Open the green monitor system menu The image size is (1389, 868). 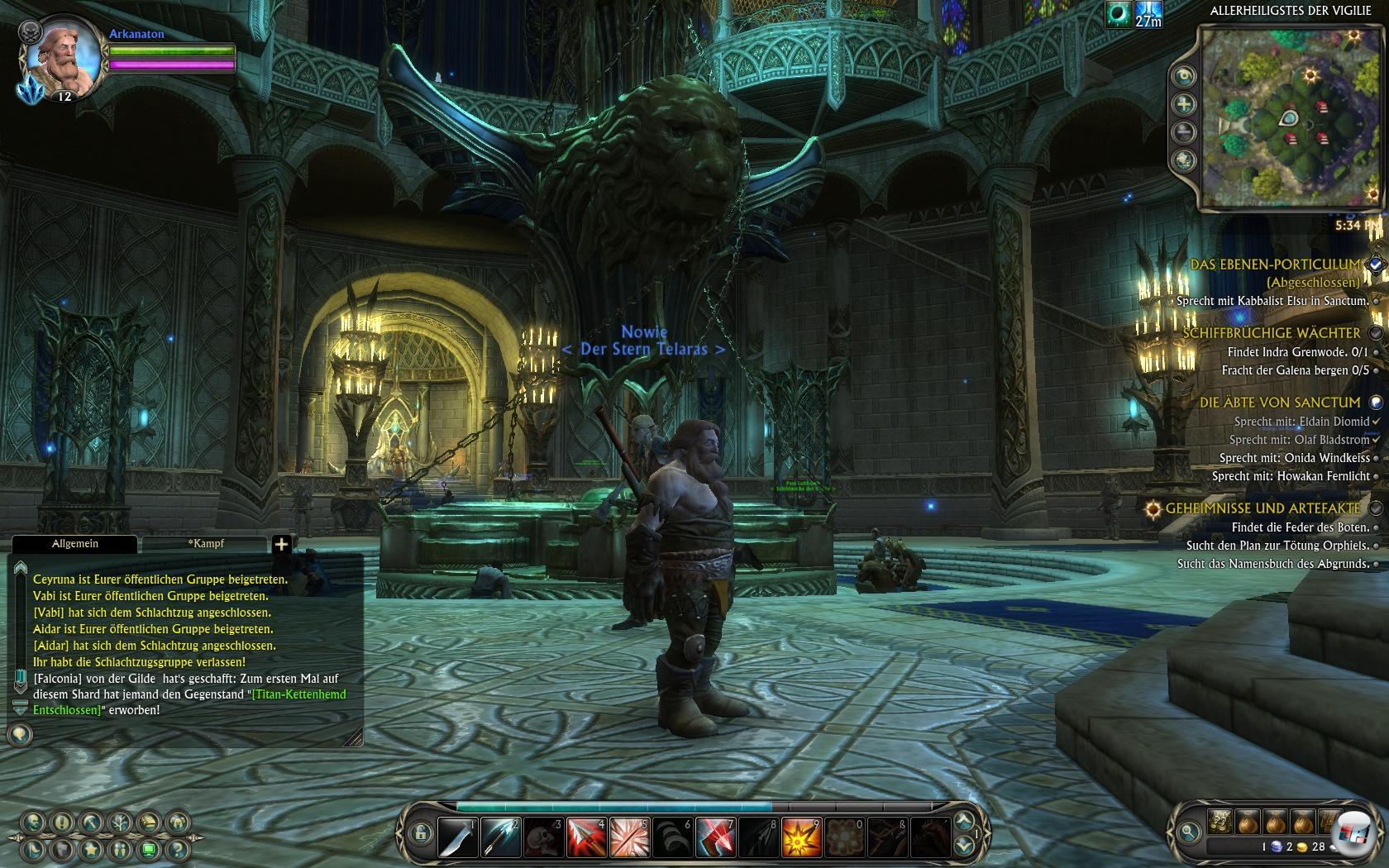149,849
